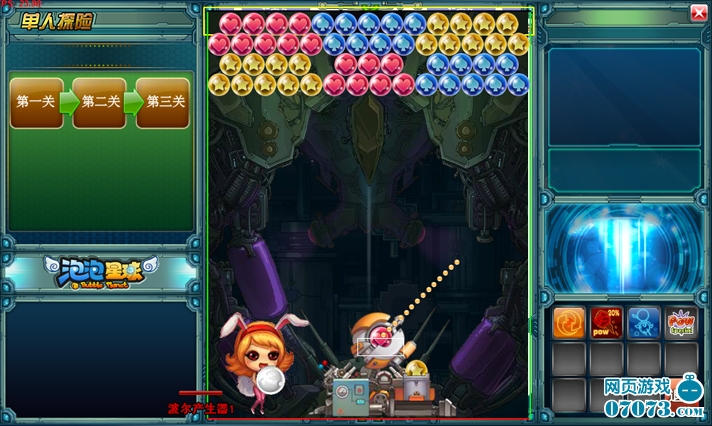Select the 第一关 stage tile
This screenshot has height=426, width=712.
coord(35,102)
